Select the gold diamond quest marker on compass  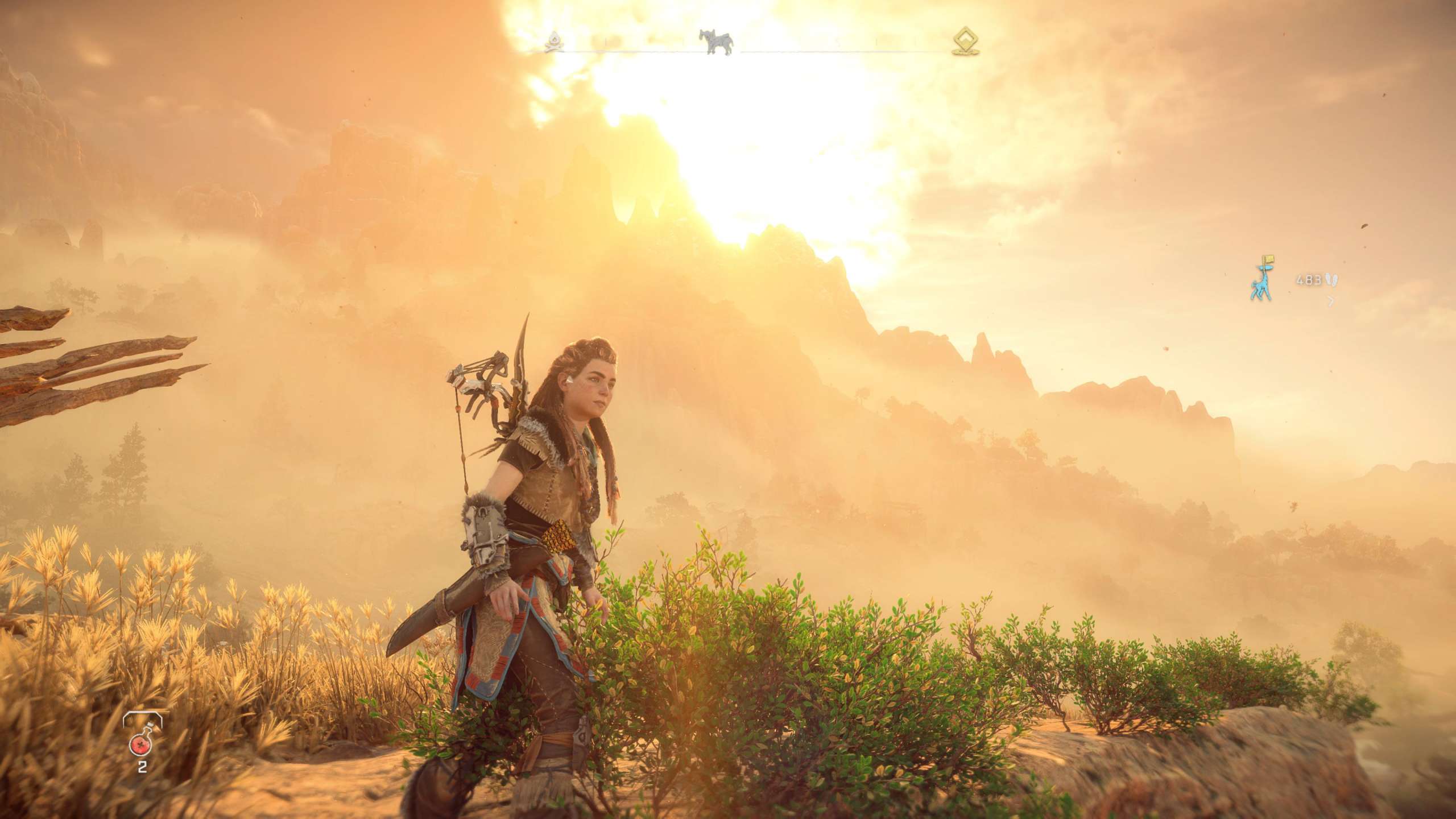pyautogui.click(x=966, y=41)
